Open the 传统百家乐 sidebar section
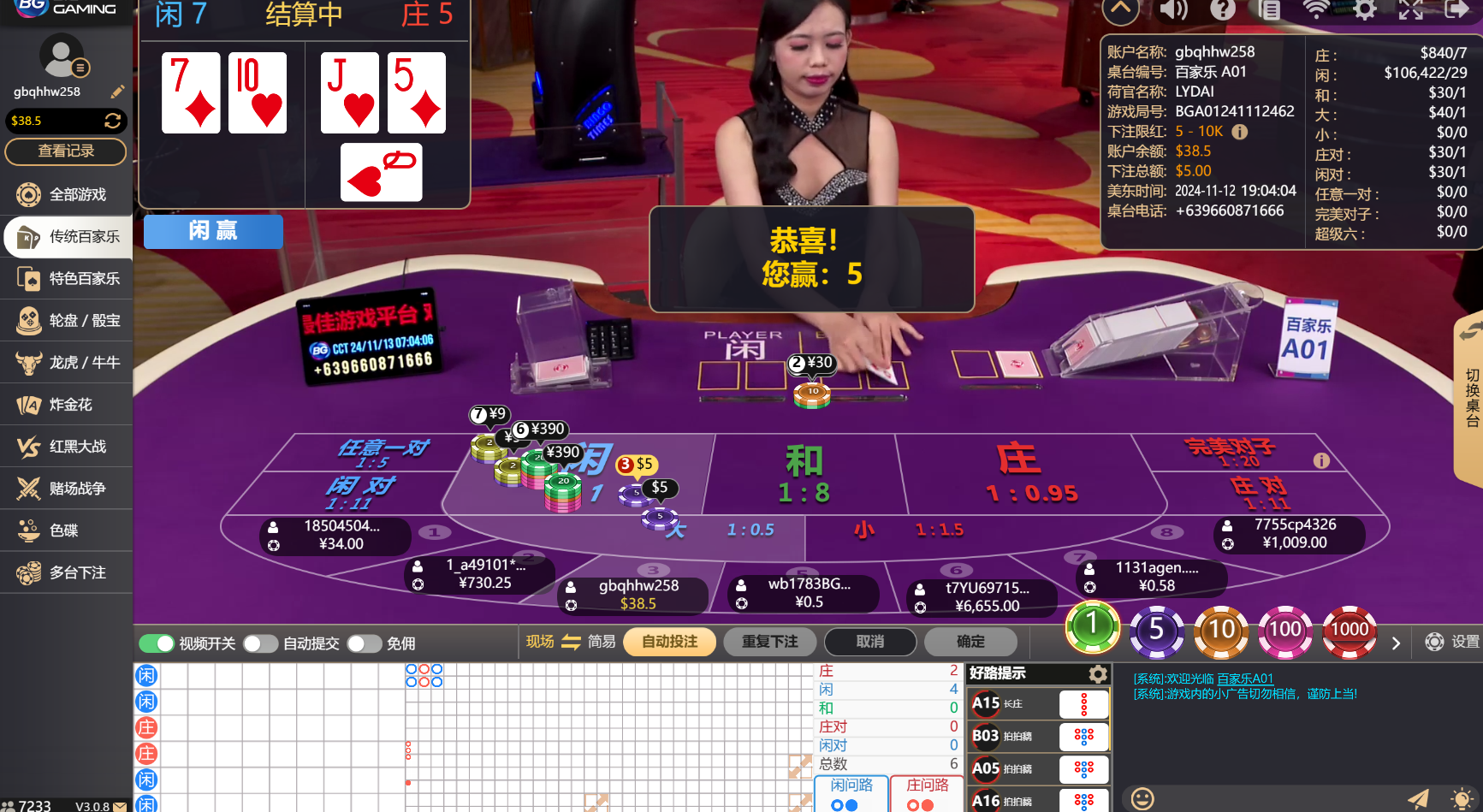 click(x=66, y=237)
